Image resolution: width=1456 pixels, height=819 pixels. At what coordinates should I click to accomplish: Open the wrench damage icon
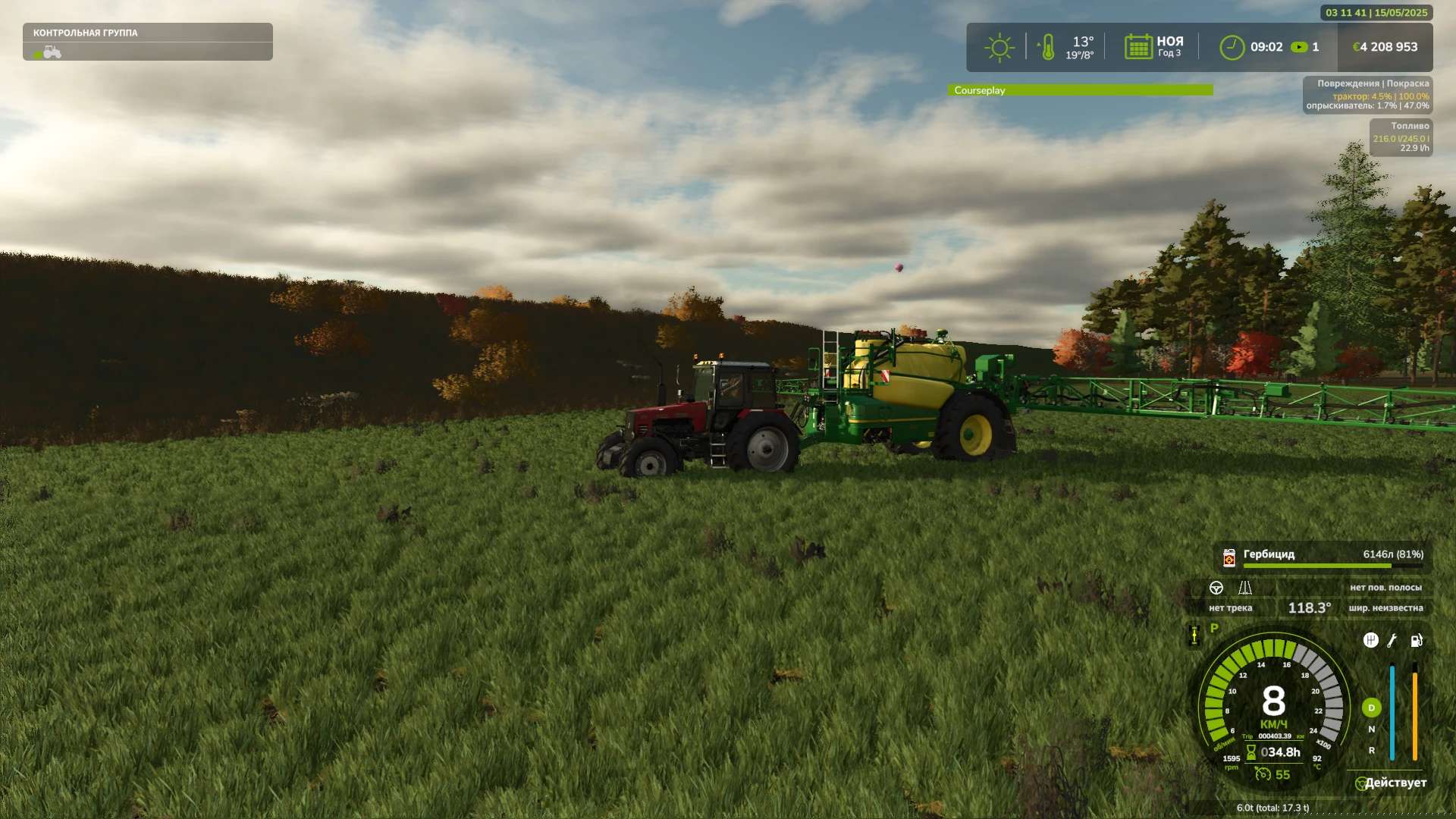(x=1392, y=641)
